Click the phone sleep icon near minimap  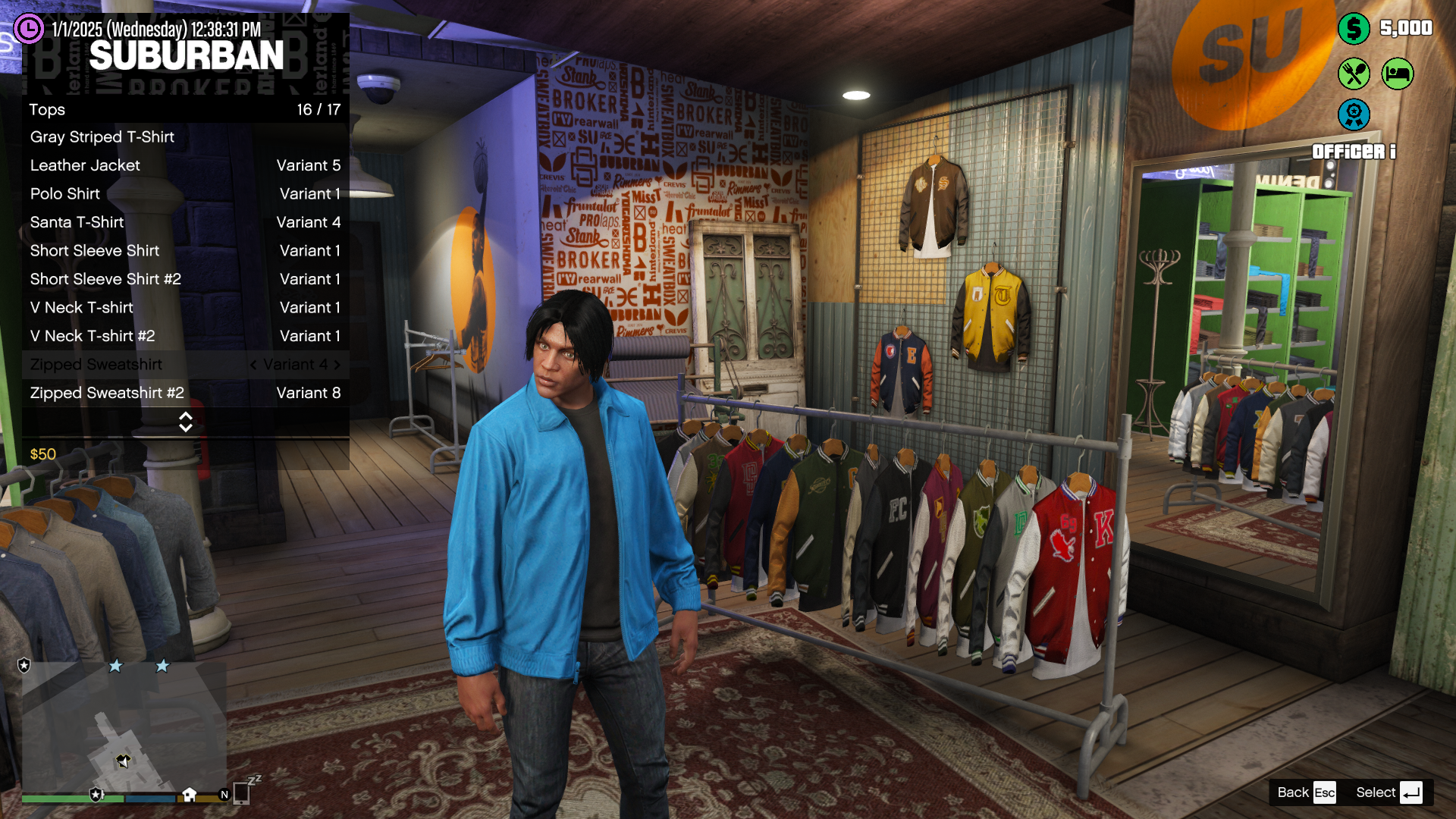[x=243, y=791]
